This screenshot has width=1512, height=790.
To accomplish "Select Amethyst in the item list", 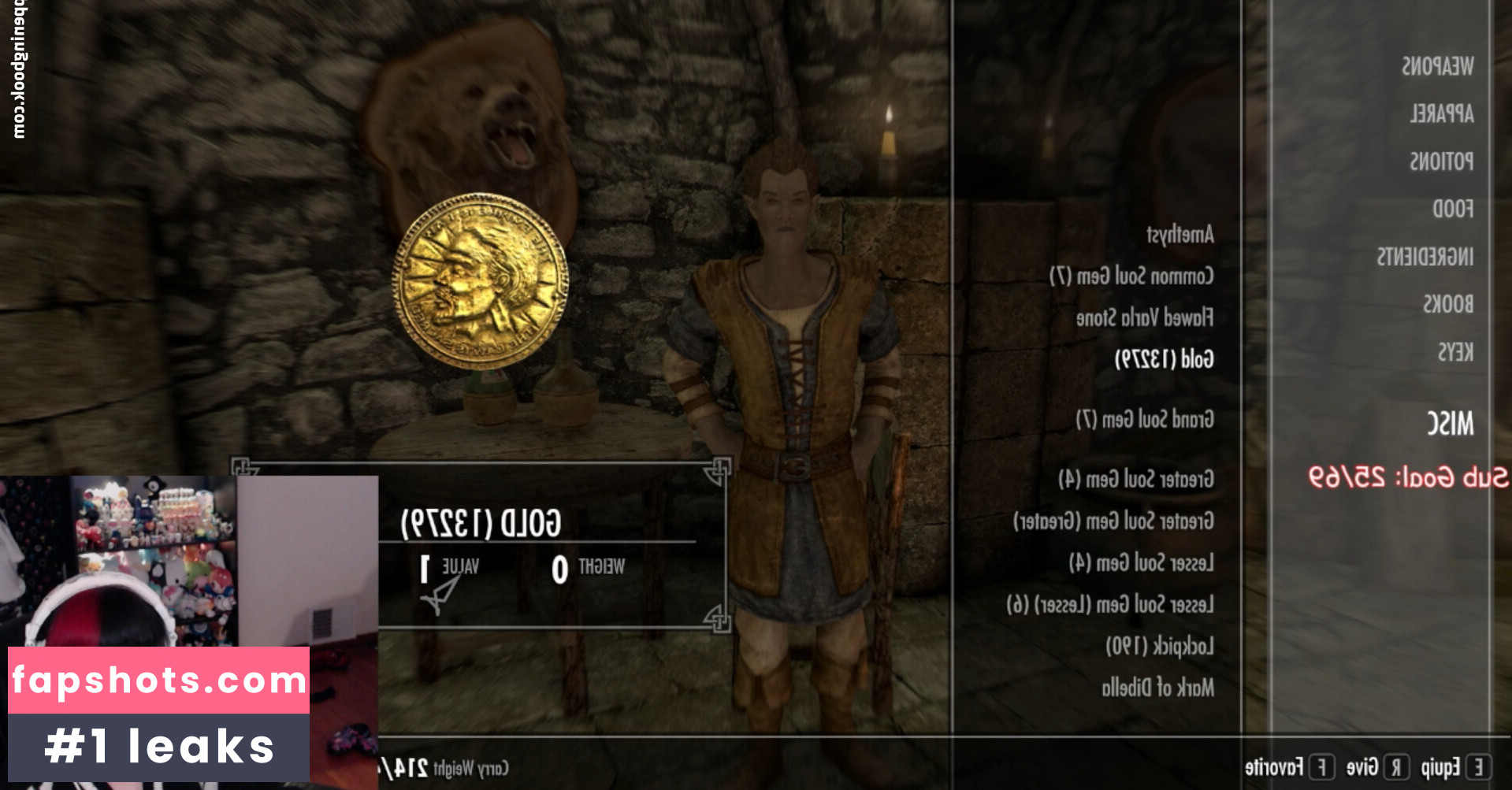I will [x=1180, y=234].
